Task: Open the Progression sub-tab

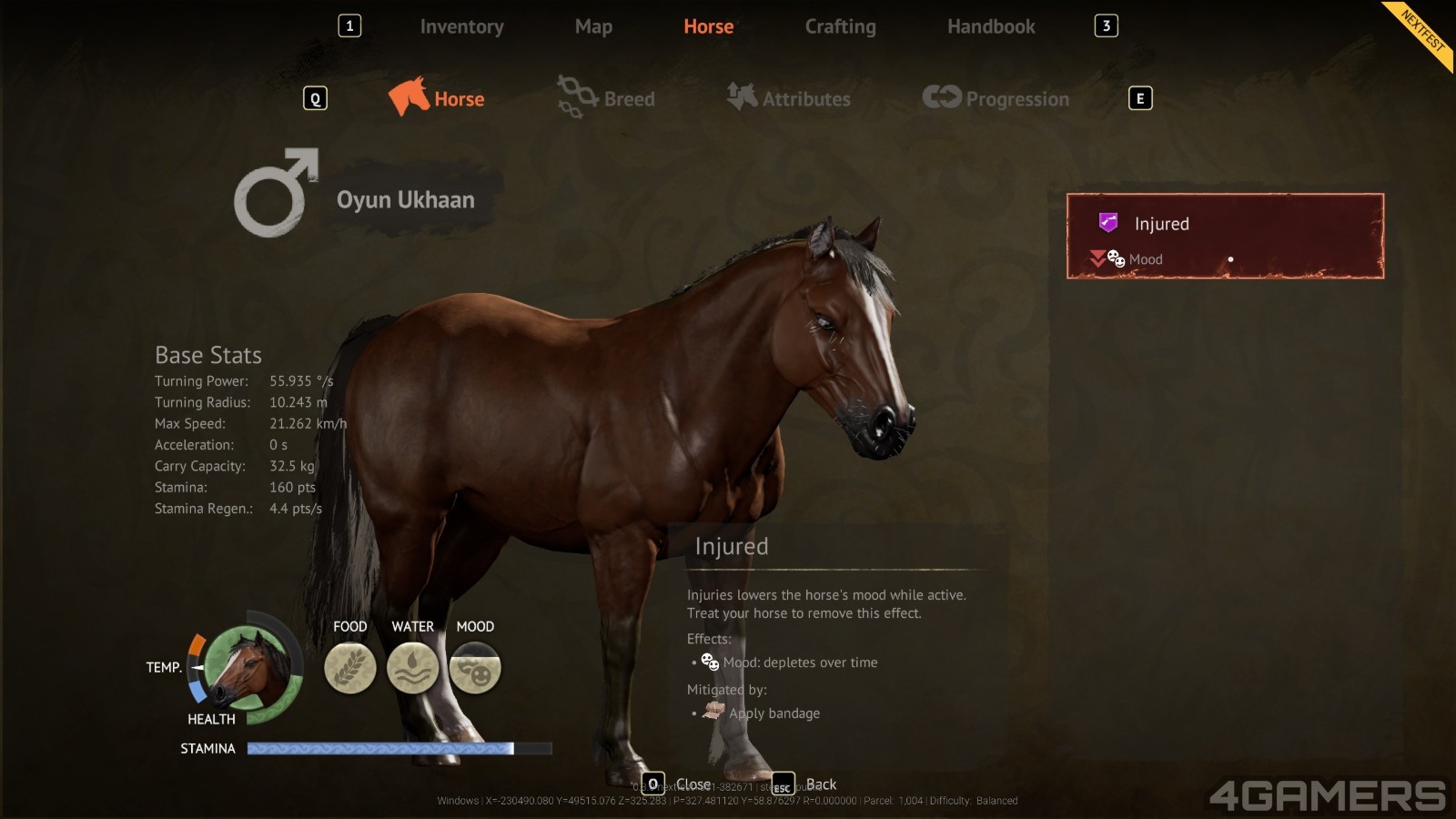Action: click(x=996, y=98)
